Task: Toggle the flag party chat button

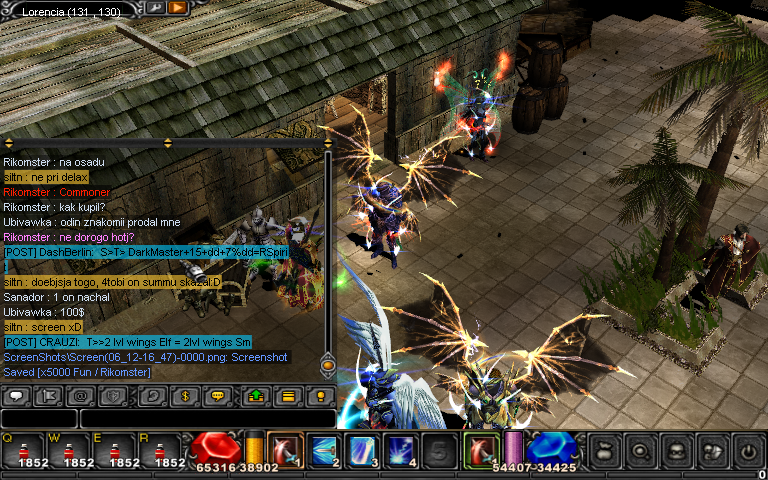Action: [x=48, y=396]
